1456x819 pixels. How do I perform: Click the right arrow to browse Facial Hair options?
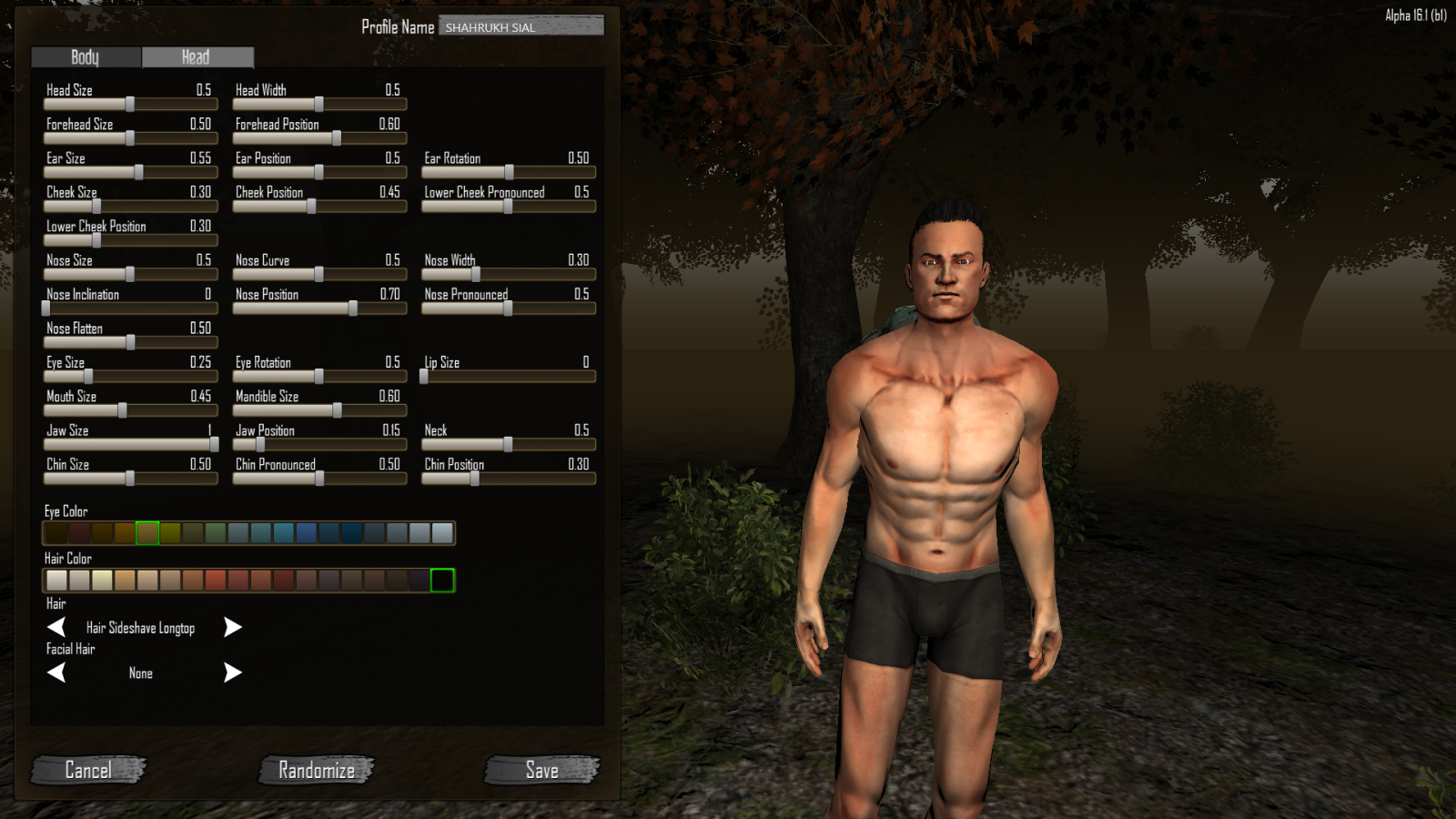coord(232,672)
